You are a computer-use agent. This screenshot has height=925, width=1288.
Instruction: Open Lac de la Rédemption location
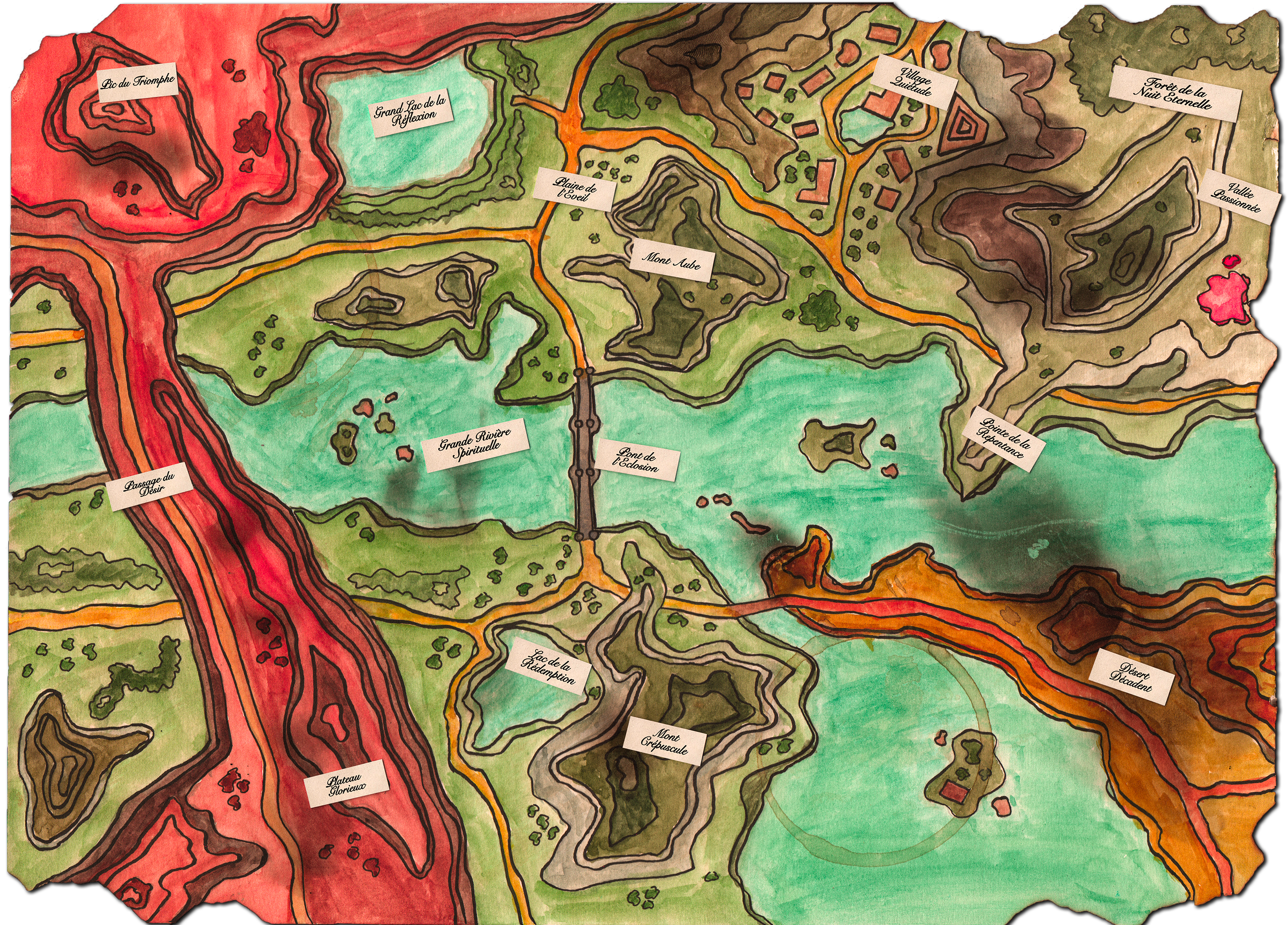click(547, 665)
